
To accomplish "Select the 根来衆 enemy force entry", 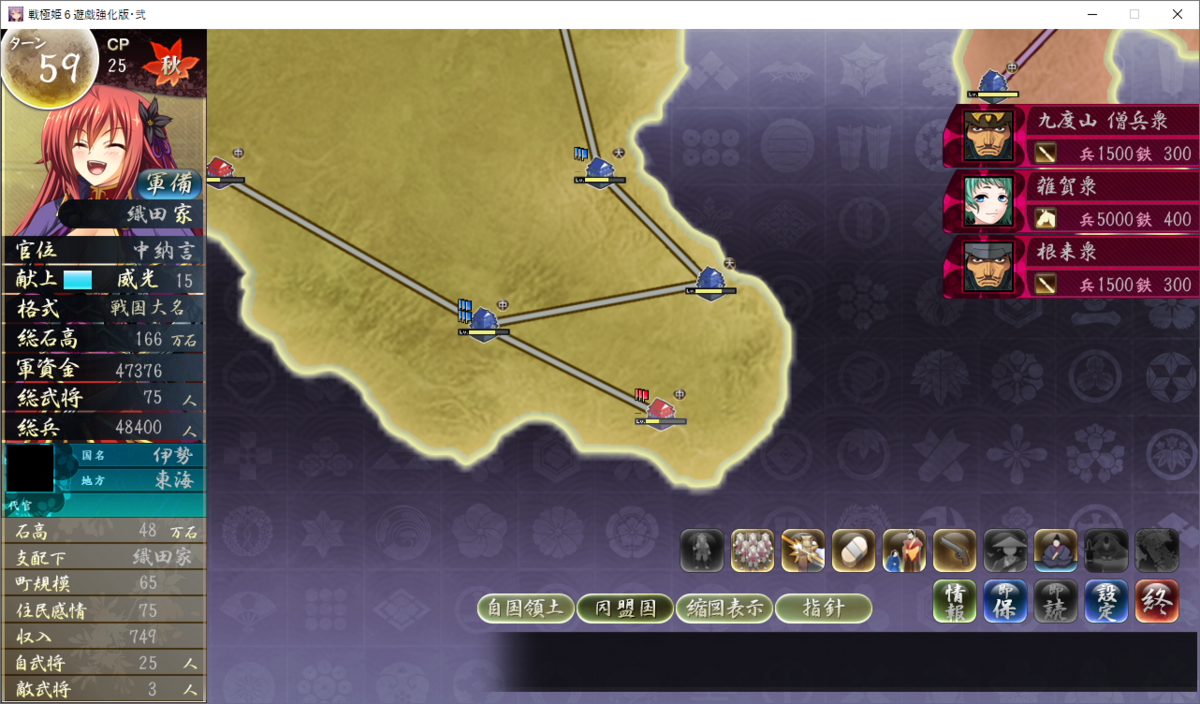I will click(x=1072, y=267).
